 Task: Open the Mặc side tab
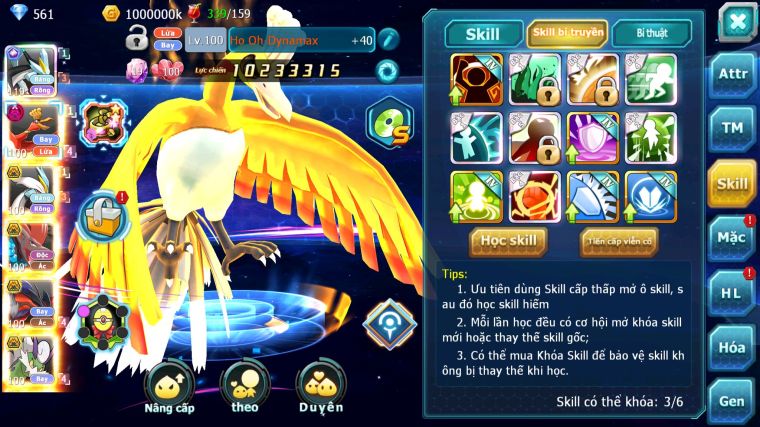(732, 237)
